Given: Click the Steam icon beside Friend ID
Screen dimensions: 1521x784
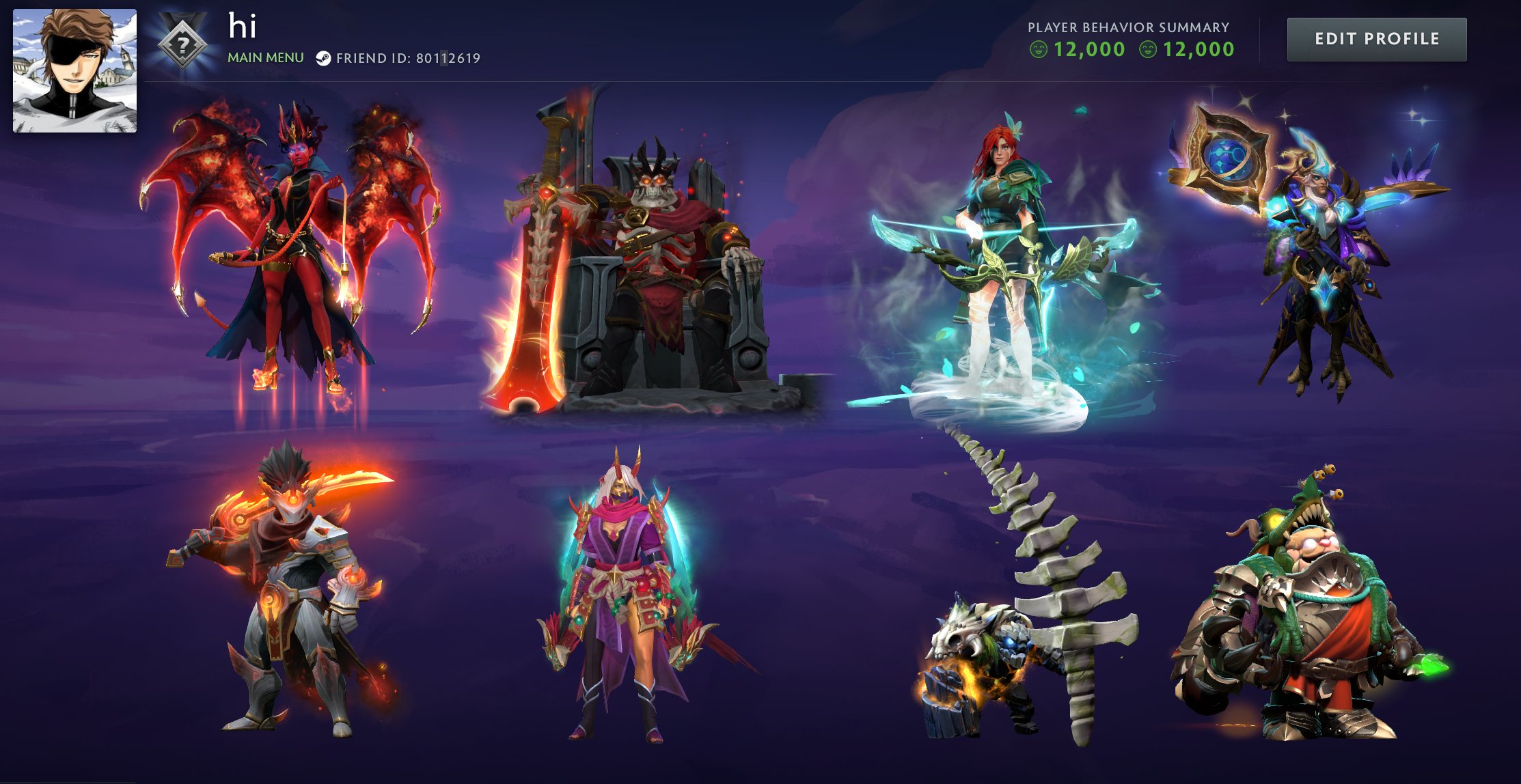Looking at the screenshot, I should [325, 58].
